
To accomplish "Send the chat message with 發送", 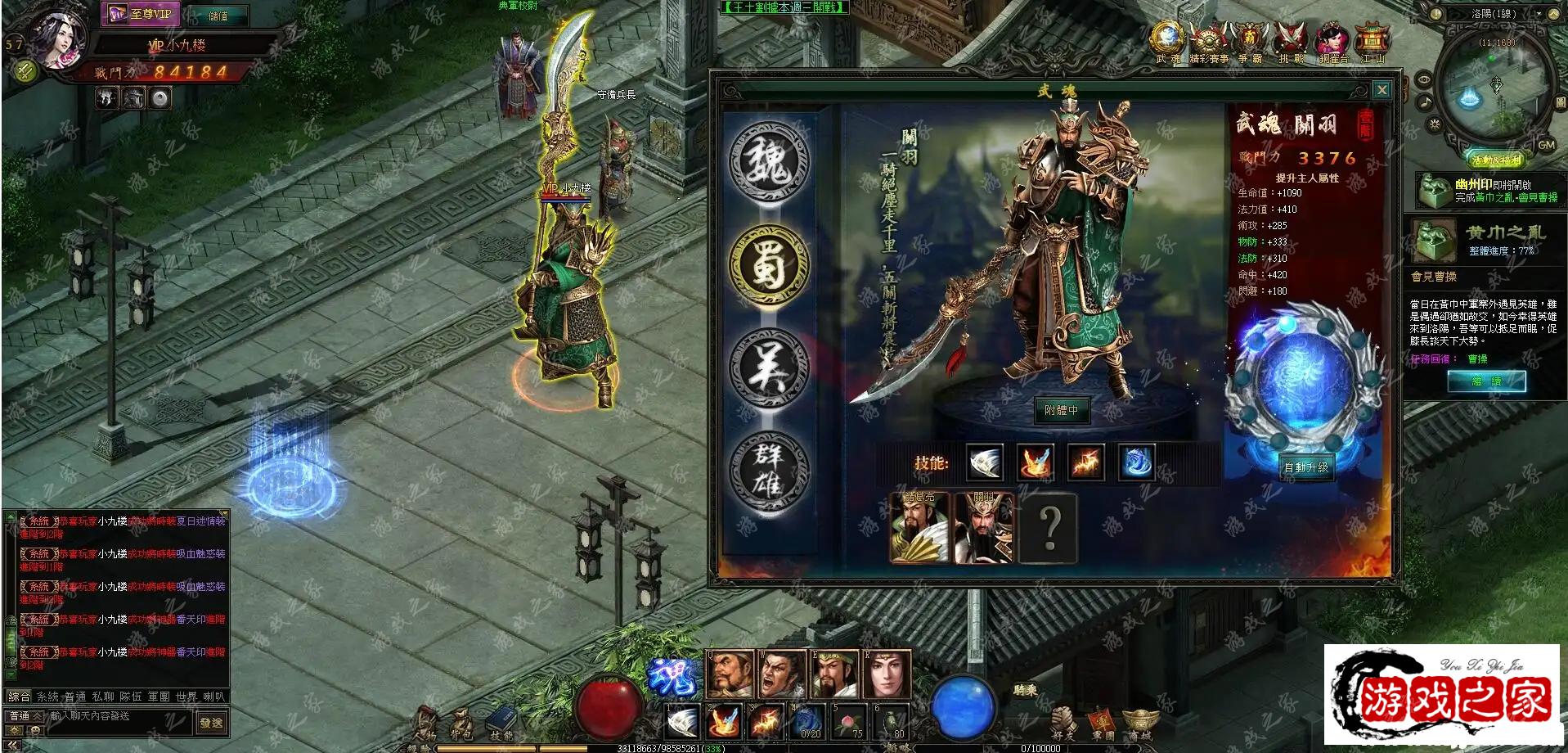I will tap(211, 723).
